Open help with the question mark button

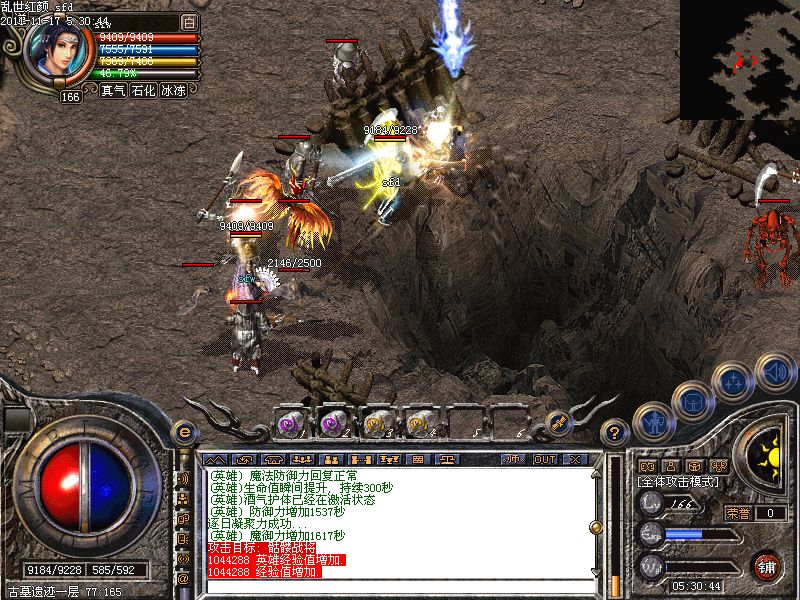(x=614, y=433)
